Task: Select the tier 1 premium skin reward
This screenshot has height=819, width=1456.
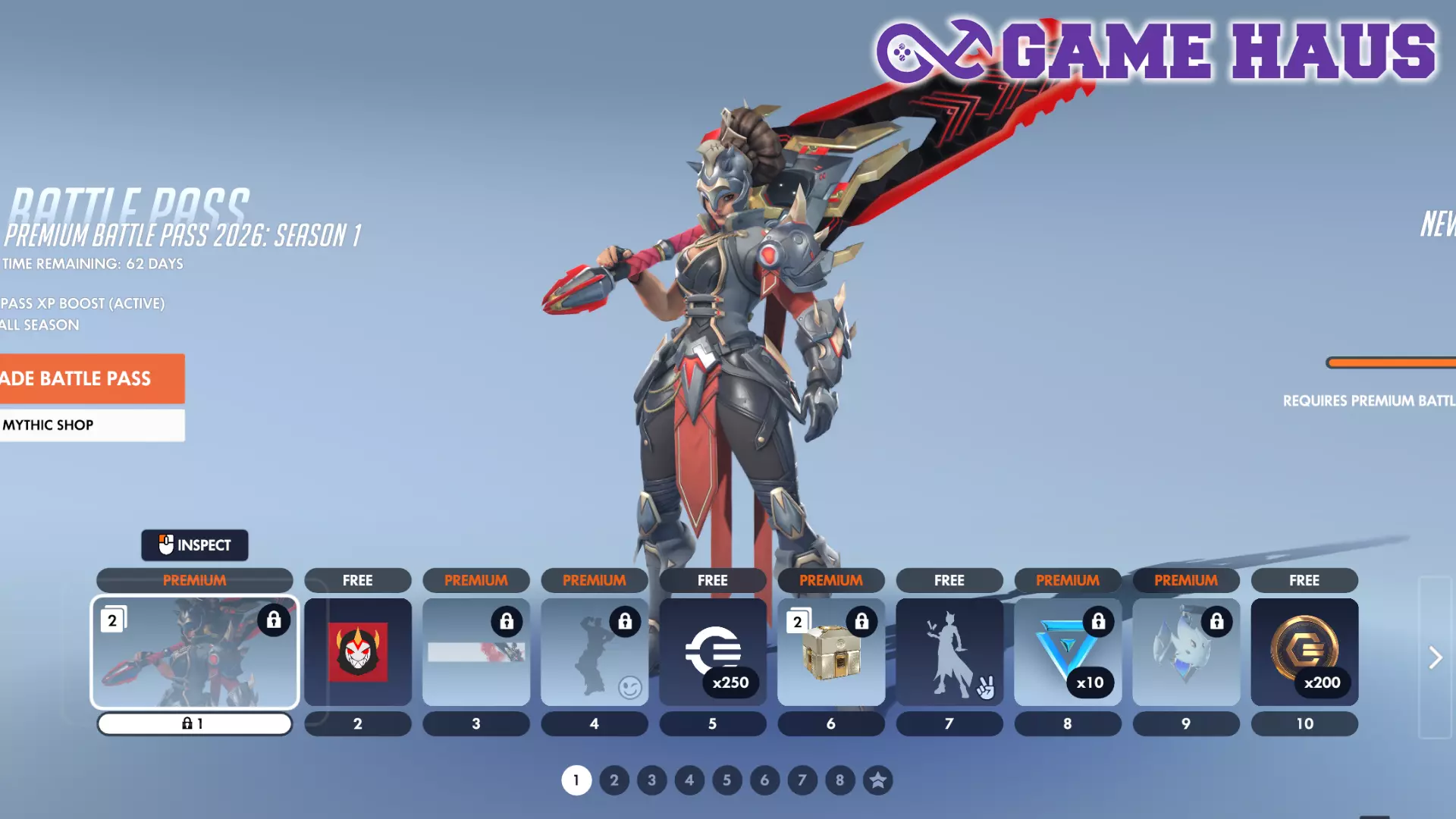Action: pyautogui.click(x=194, y=652)
